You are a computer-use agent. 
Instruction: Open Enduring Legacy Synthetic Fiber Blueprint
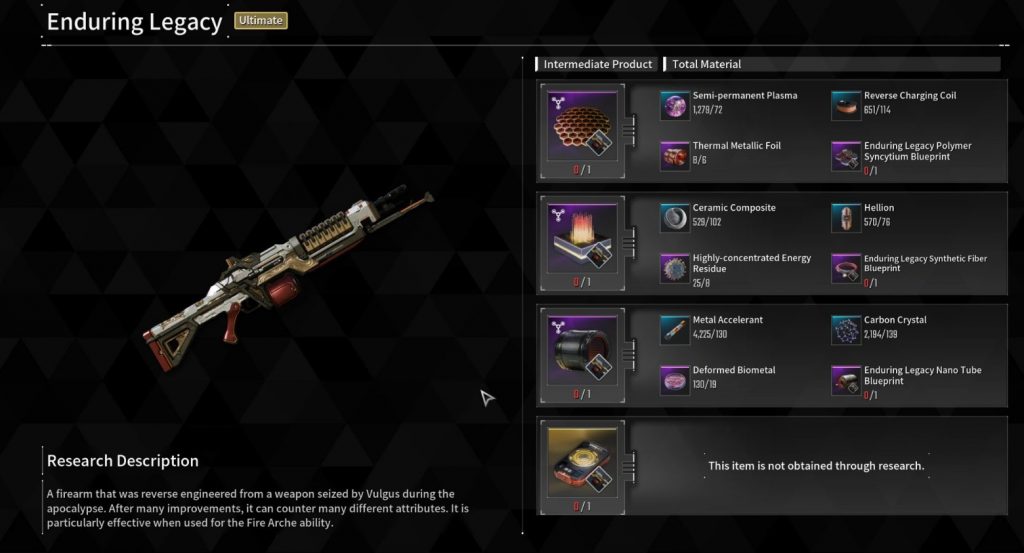click(845, 267)
